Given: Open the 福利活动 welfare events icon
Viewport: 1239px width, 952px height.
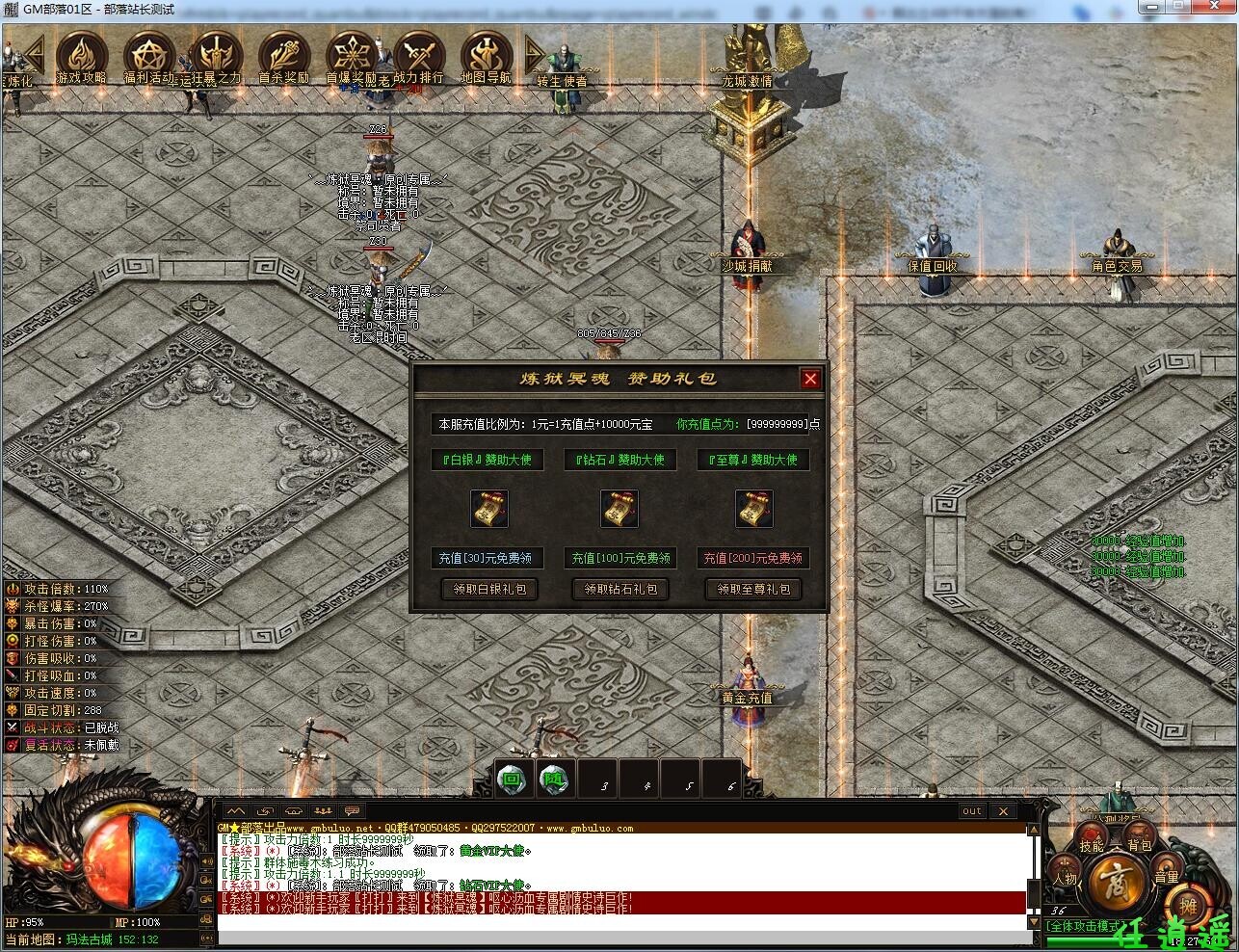Looking at the screenshot, I should (148, 54).
